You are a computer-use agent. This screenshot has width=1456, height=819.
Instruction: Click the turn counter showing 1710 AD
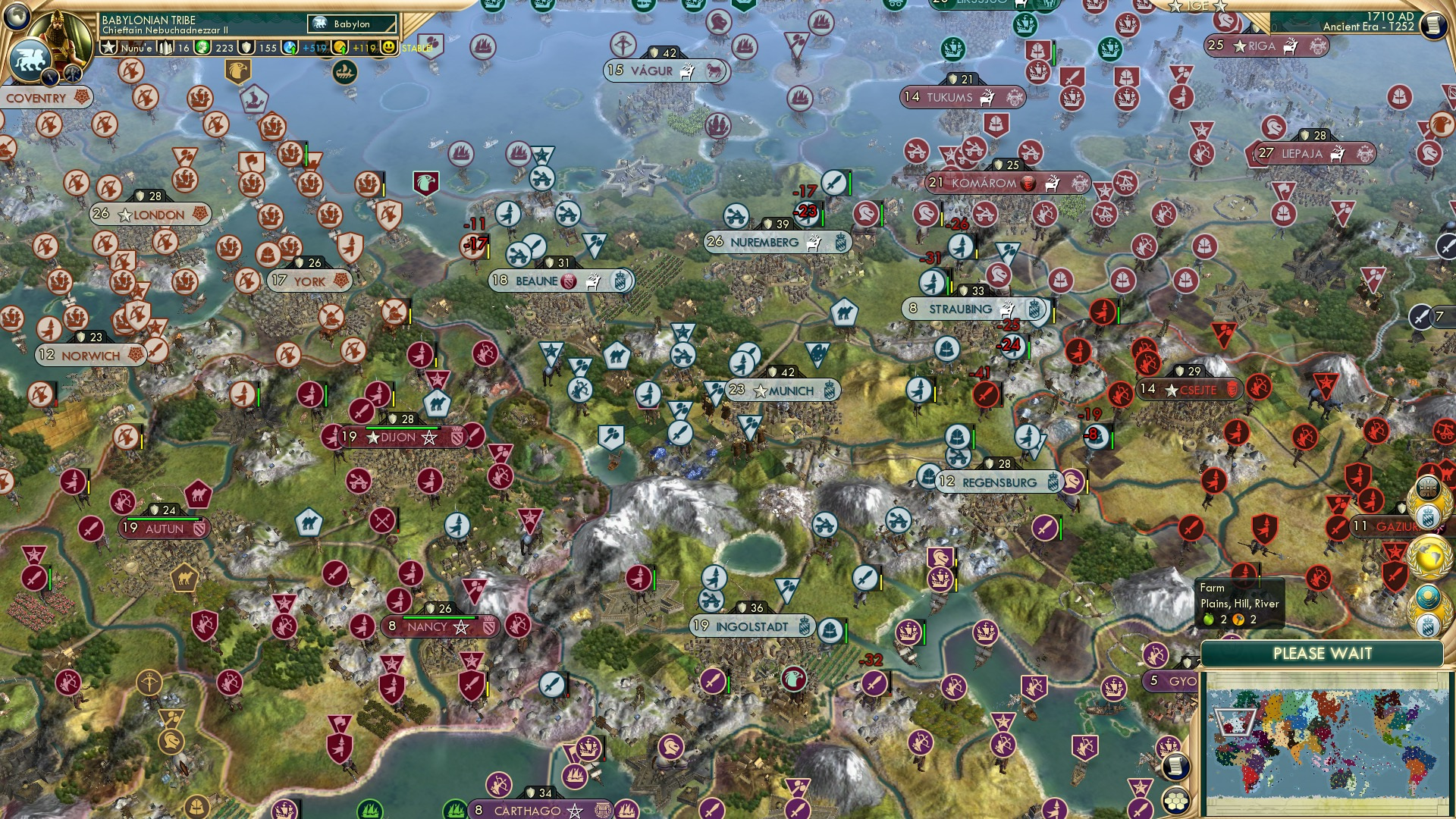pos(1390,16)
